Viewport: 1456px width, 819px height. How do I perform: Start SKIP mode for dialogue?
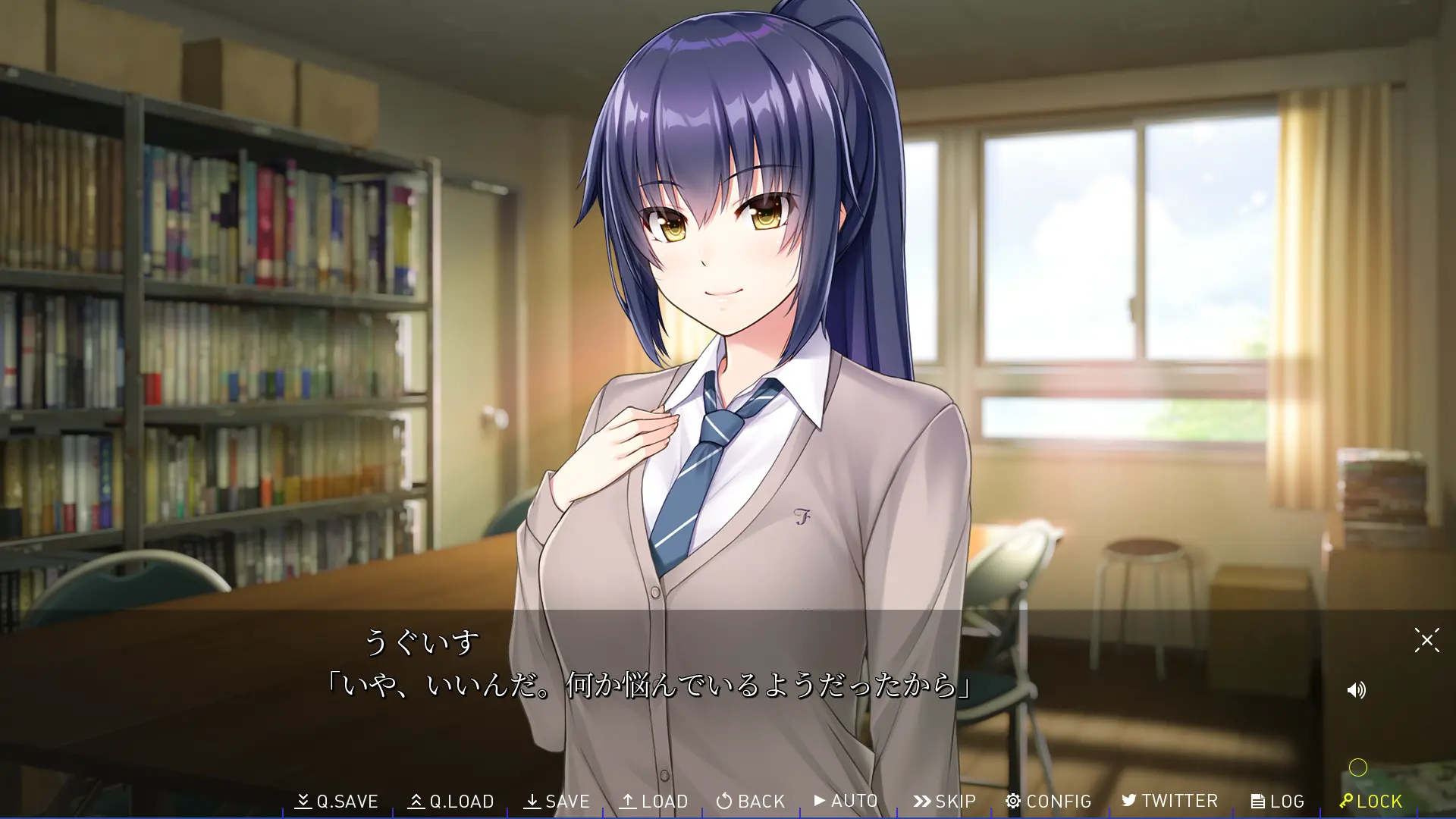(x=944, y=801)
